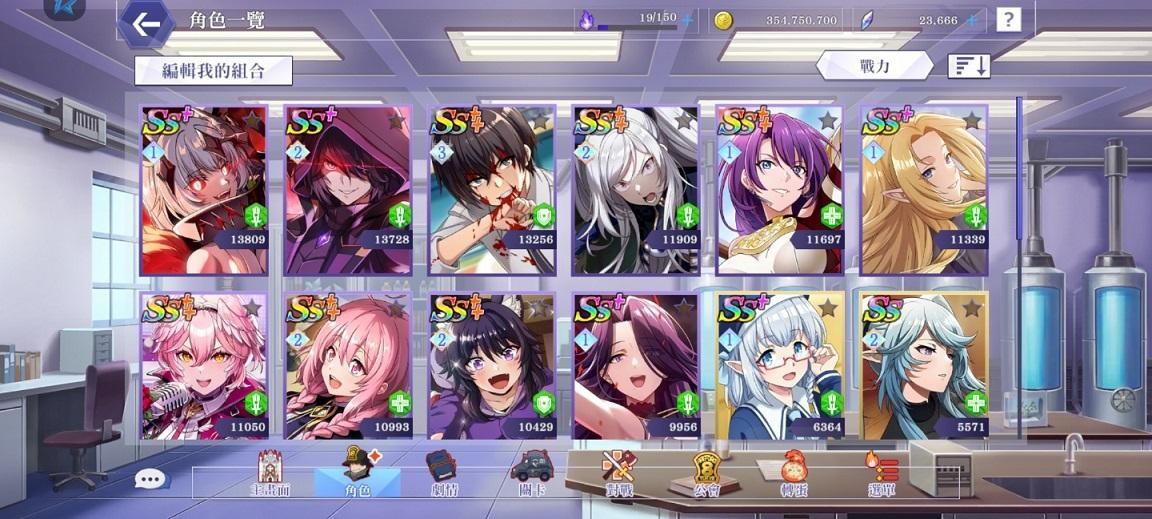This screenshot has height=519, width=1152.
Task: Open the 編輯我的組合 team editor
Action: click(x=213, y=70)
